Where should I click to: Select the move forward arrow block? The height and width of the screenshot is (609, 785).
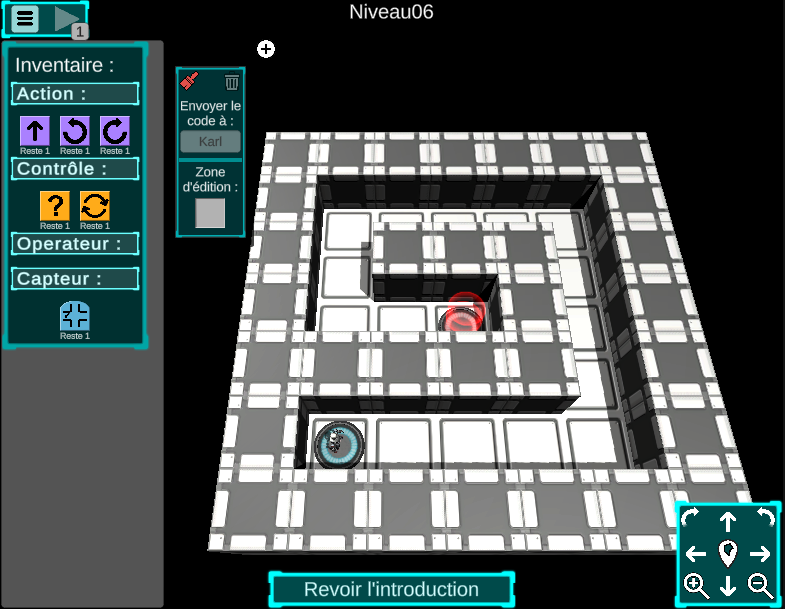pyautogui.click(x=35, y=131)
